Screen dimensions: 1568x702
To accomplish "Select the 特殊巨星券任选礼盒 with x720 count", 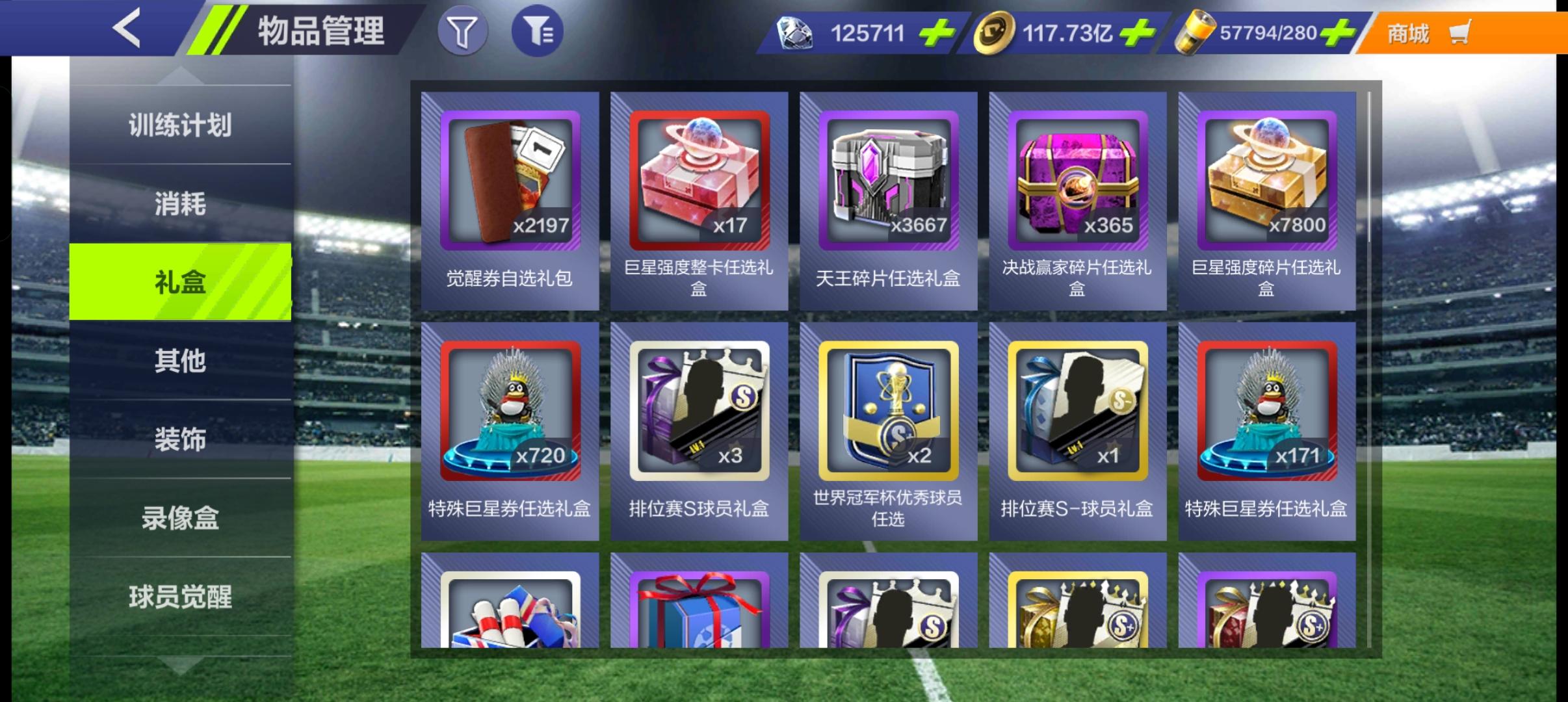I will [510, 409].
